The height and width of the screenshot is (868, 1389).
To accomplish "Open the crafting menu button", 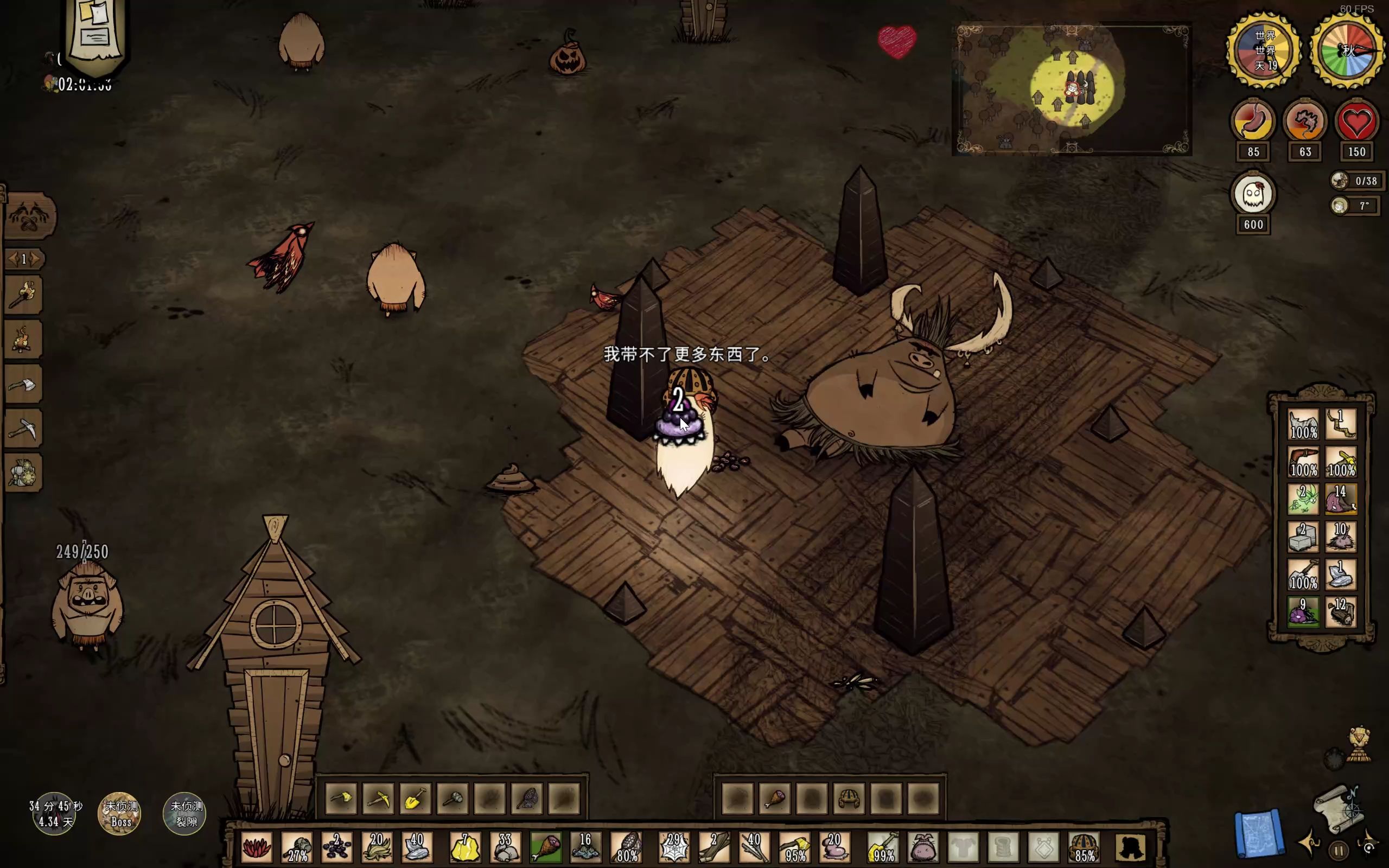I will (30, 216).
